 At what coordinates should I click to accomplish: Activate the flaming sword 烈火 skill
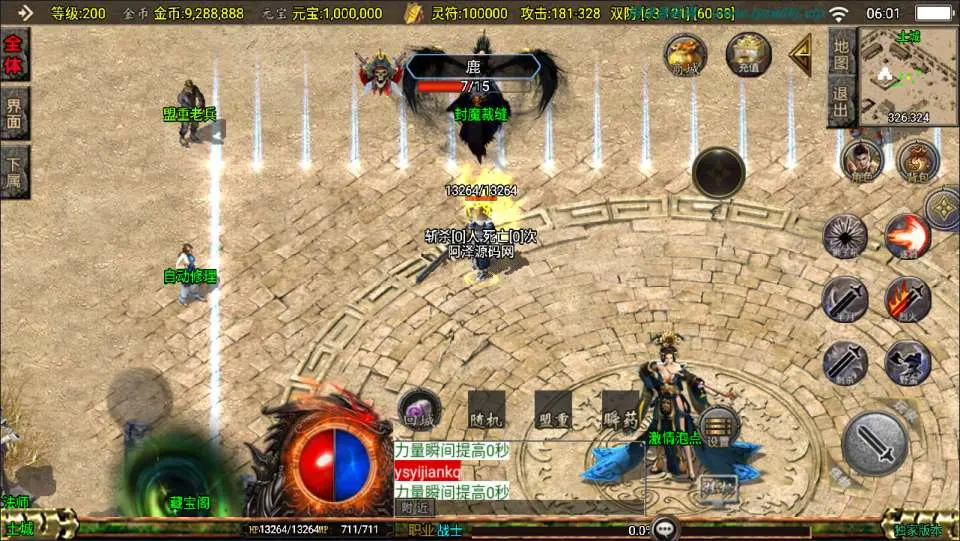pos(907,298)
